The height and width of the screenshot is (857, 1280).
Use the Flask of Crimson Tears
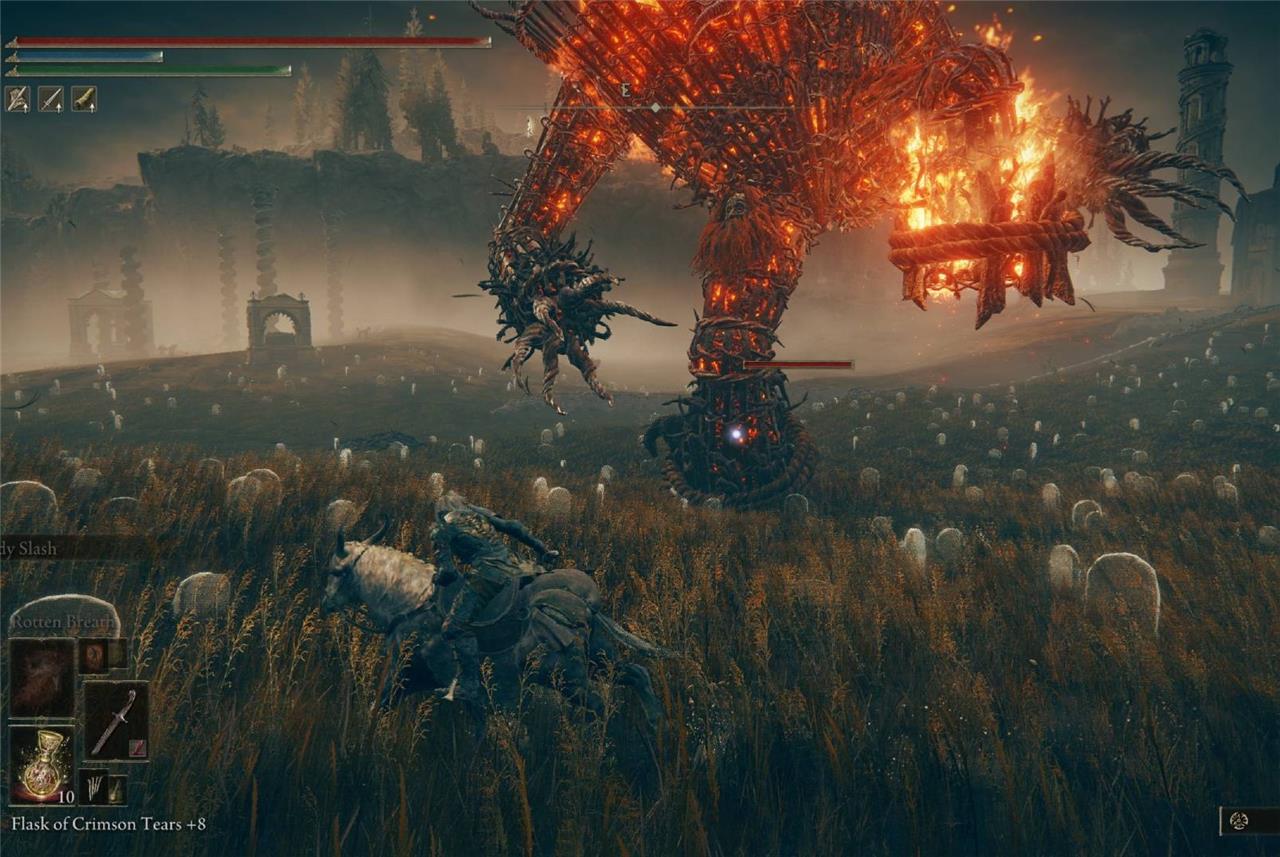point(42,765)
